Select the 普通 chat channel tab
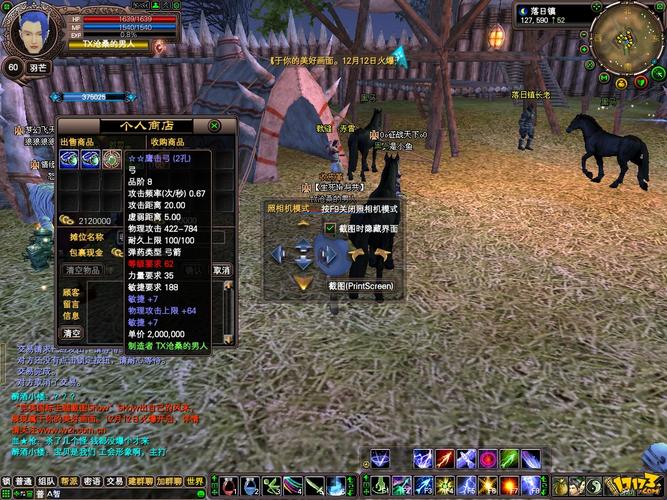Screen dimensions: 667x500 22,481
